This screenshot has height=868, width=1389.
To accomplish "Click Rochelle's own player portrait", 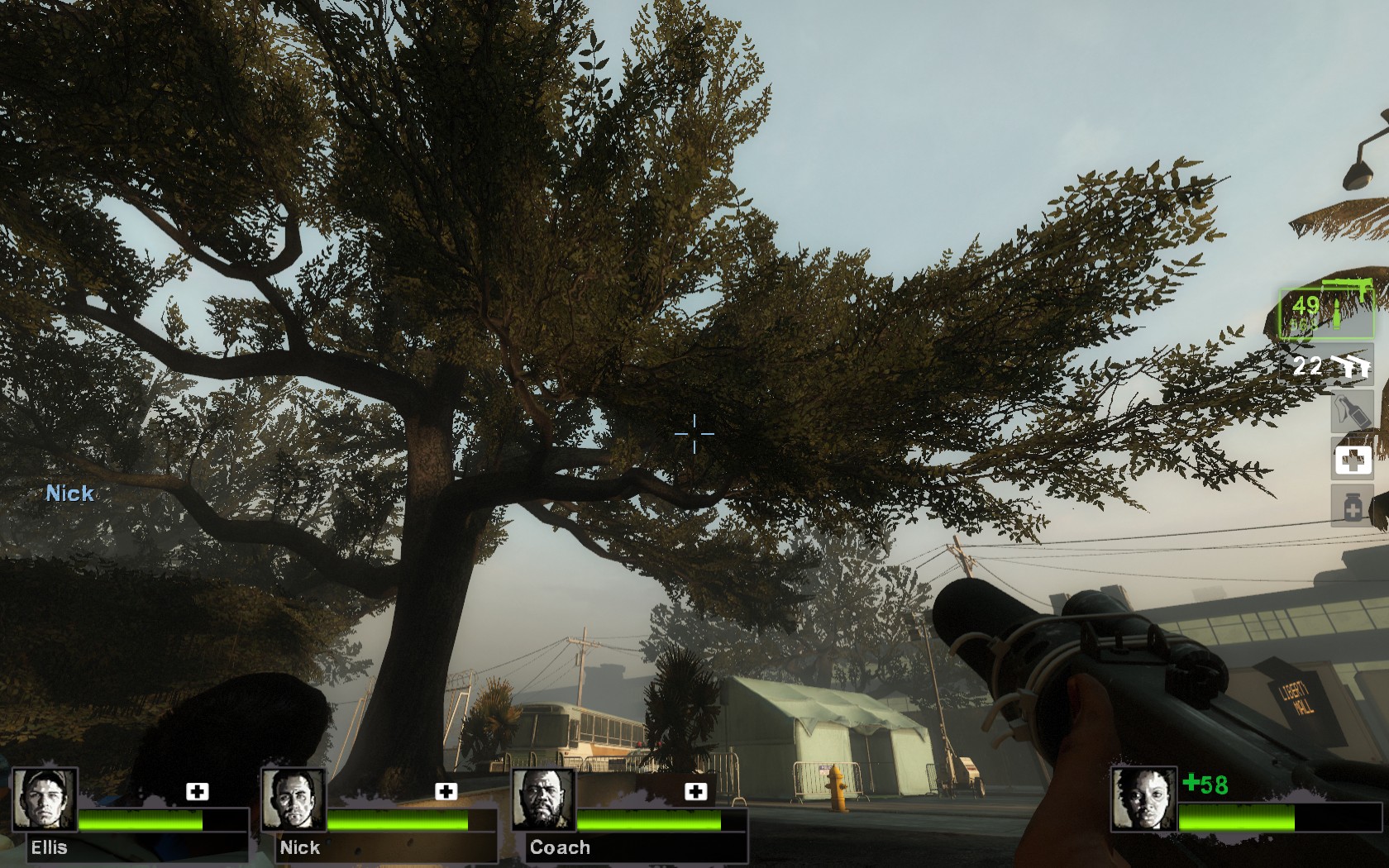I will point(1143,799).
